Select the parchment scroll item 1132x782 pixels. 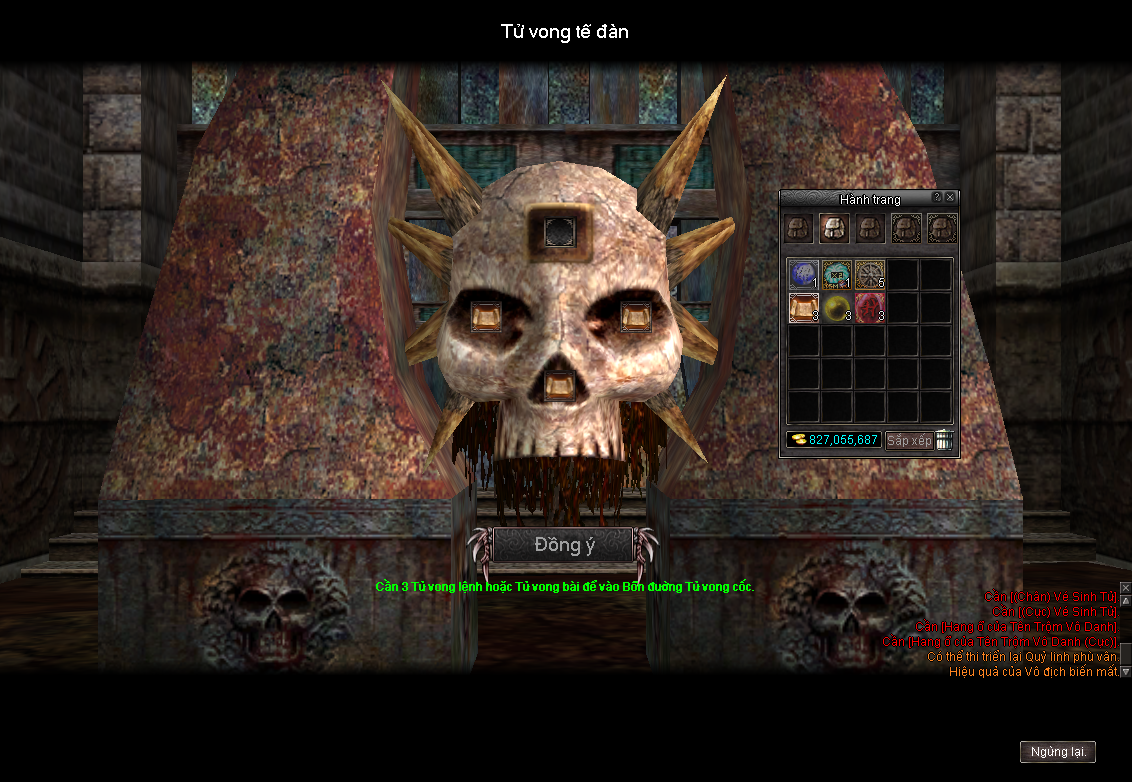point(803,307)
